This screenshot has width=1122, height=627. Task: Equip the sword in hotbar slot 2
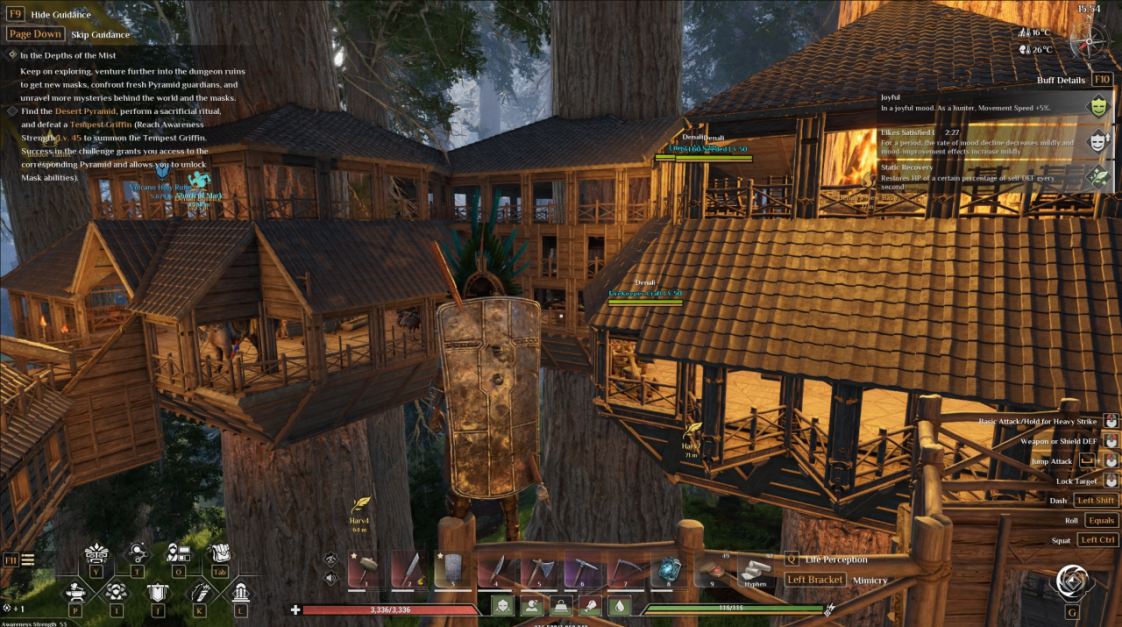(408, 570)
